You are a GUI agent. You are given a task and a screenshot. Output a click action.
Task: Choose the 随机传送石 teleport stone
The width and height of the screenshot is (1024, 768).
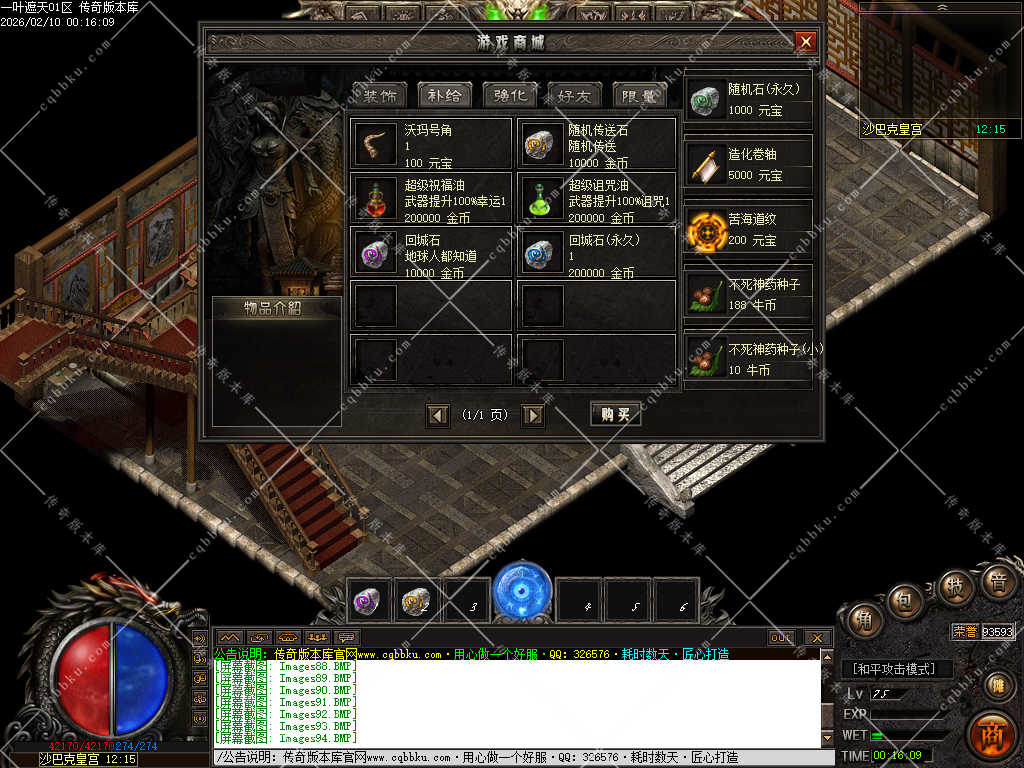pos(596,145)
